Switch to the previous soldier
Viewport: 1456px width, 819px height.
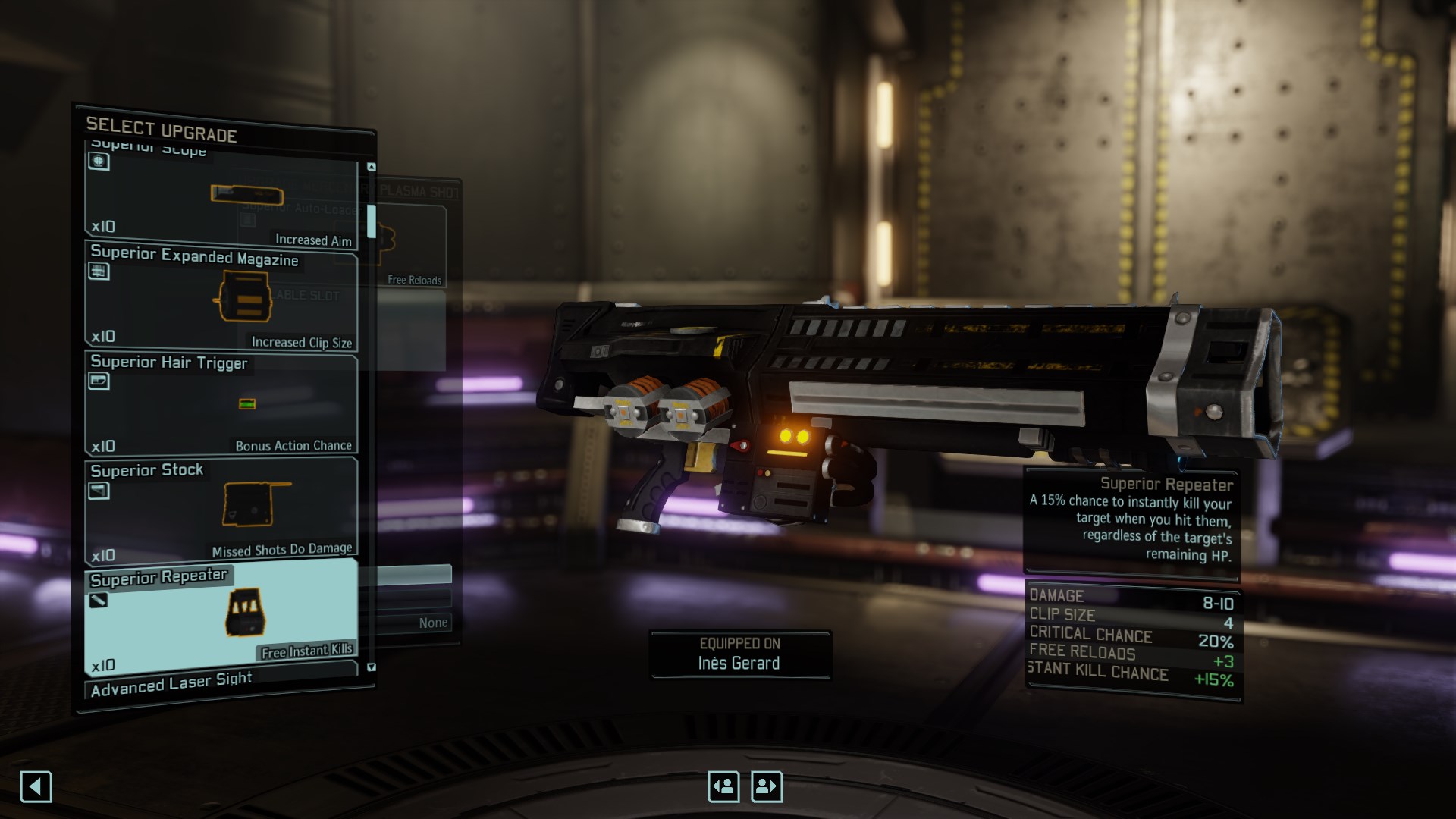(x=723, y=786)
